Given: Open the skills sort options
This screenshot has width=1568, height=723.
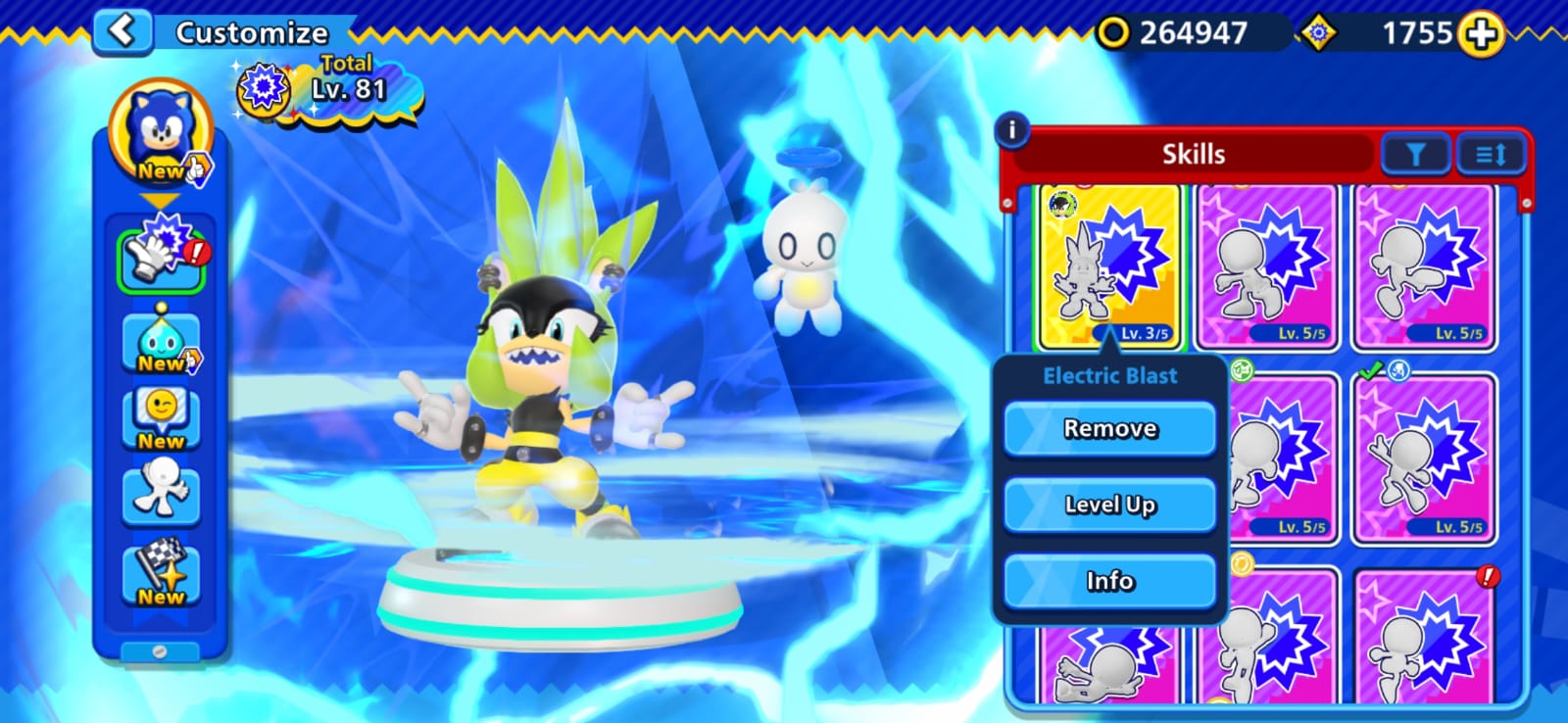Looking at the screenshot, I should (x=1491, y=155).
